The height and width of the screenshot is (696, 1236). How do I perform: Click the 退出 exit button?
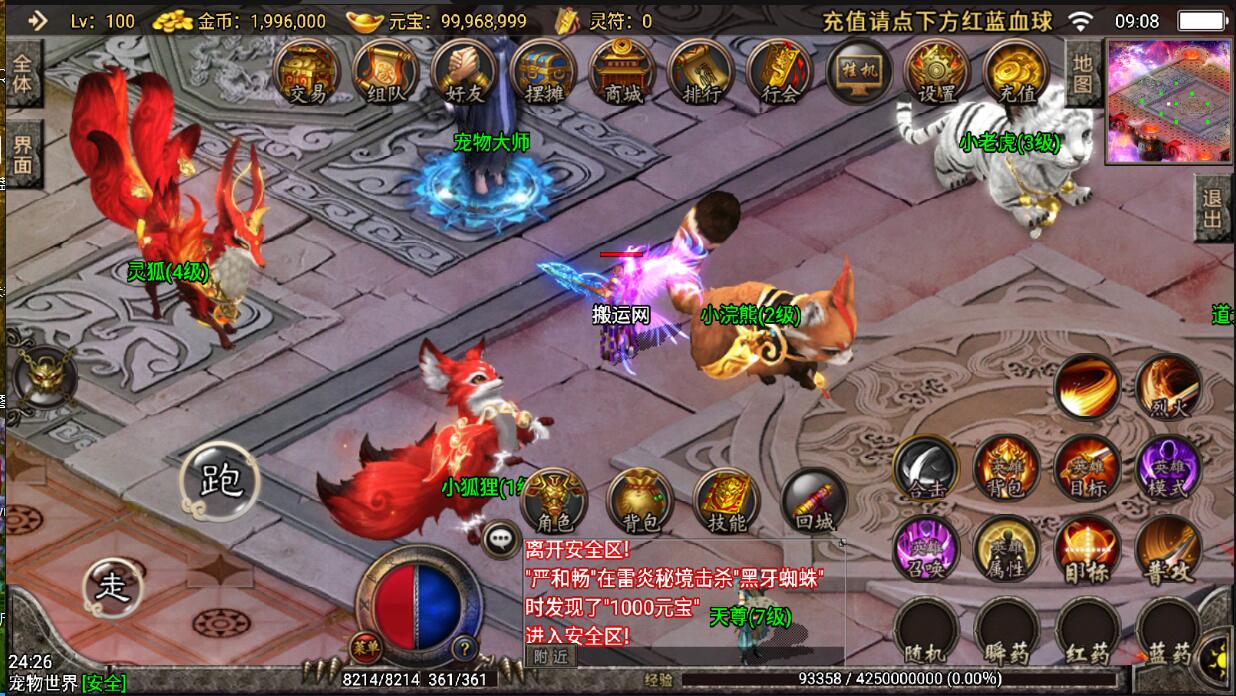1212,208
